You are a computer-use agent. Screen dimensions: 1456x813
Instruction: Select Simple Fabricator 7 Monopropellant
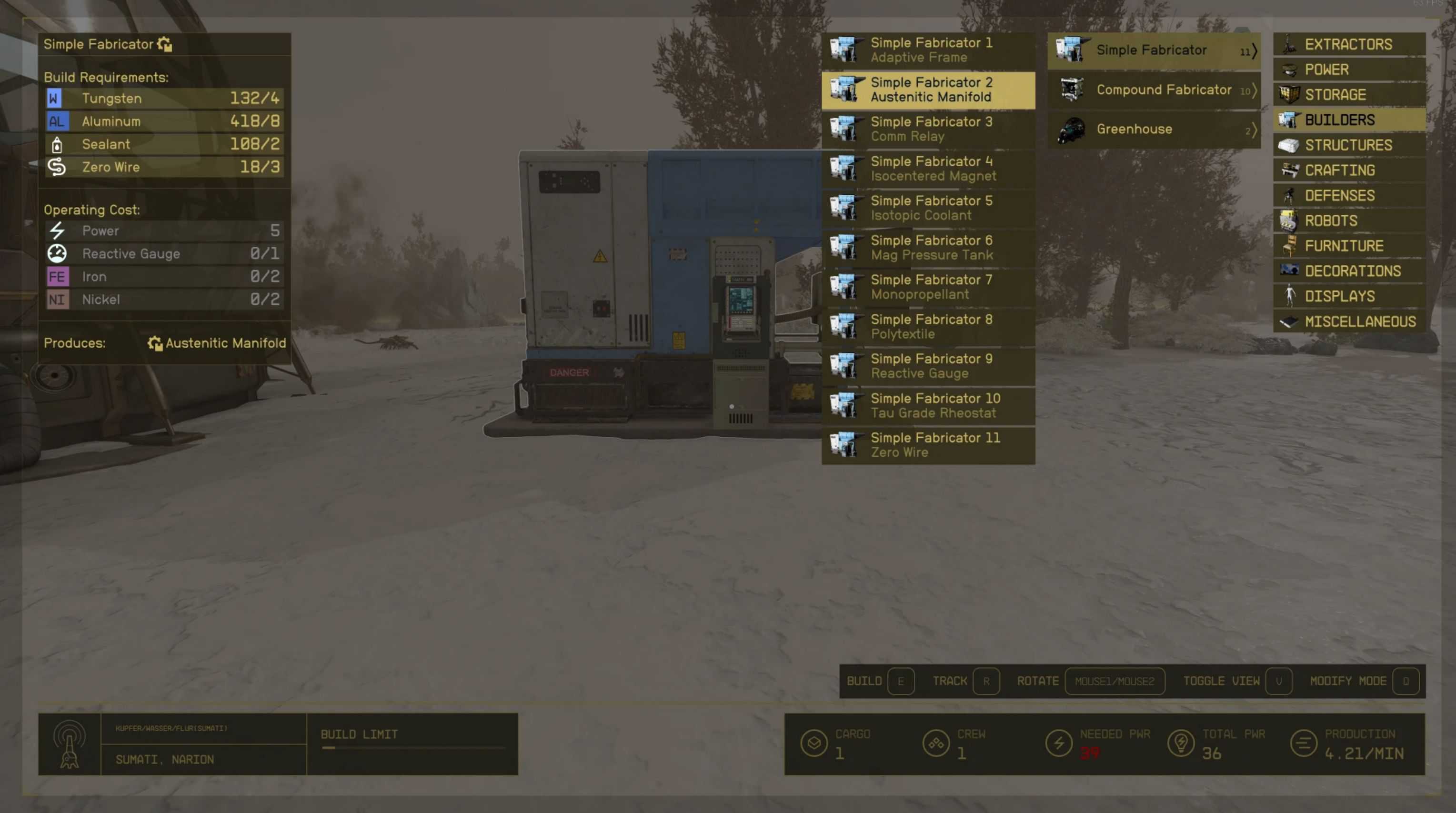pos(928,287)
